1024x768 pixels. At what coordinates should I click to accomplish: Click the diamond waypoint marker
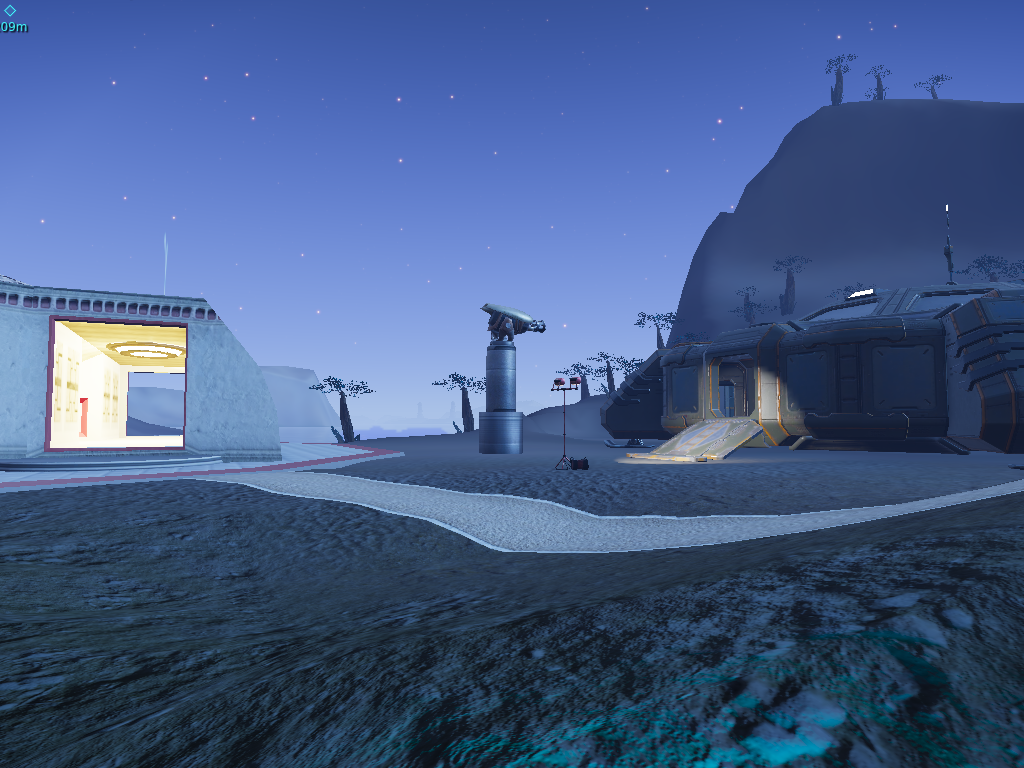coord(10,11)
